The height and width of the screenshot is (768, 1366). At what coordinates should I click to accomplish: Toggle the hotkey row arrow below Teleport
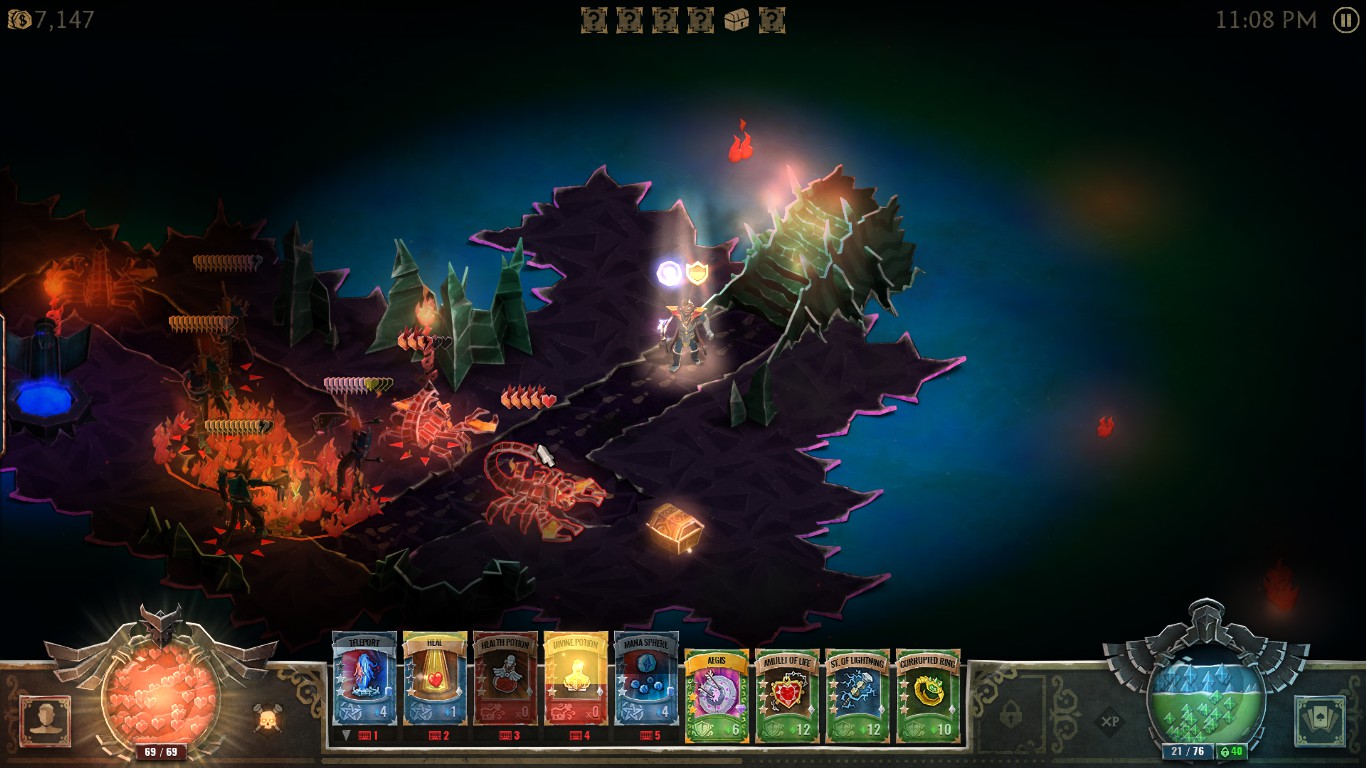click(x=346, y=735)
